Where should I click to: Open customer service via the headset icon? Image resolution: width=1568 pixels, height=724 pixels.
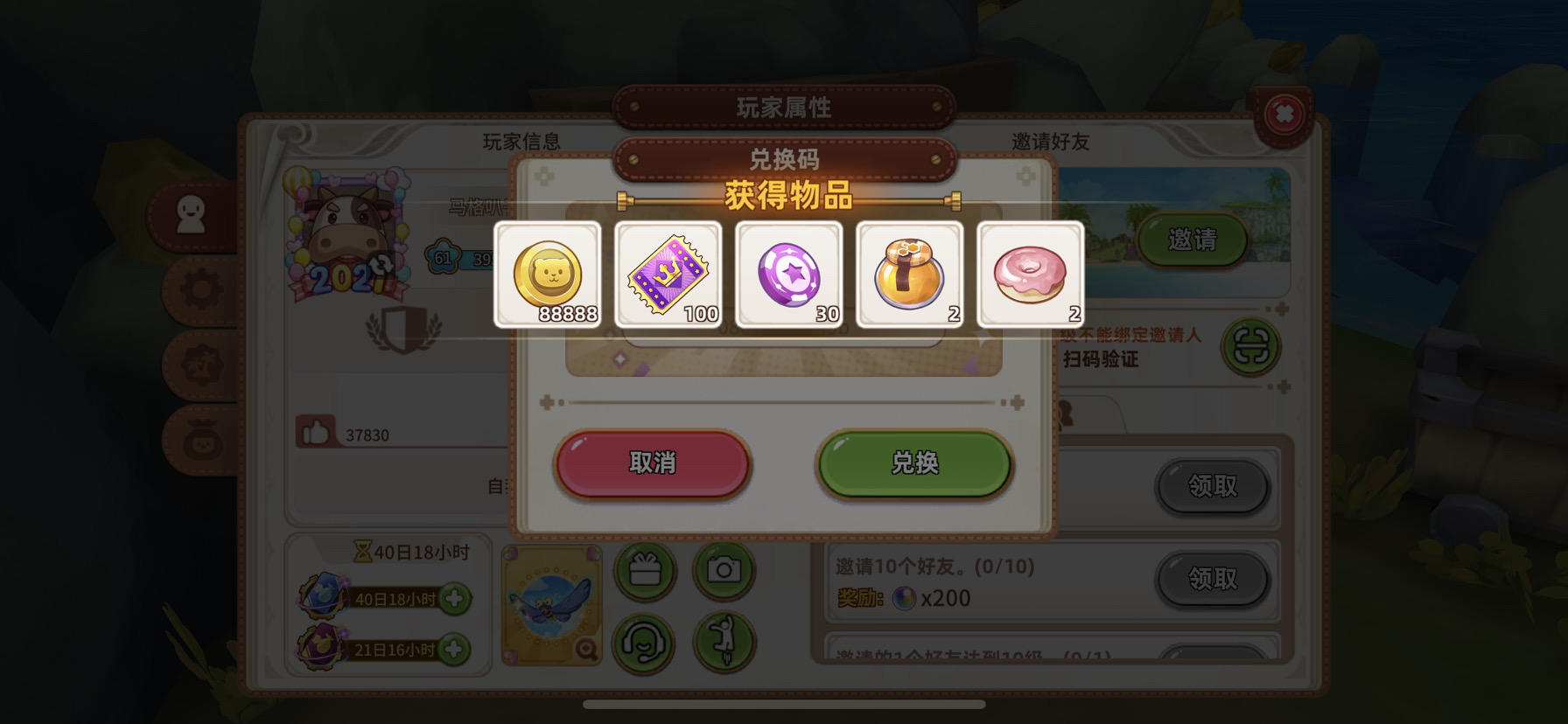pos(647,644)
